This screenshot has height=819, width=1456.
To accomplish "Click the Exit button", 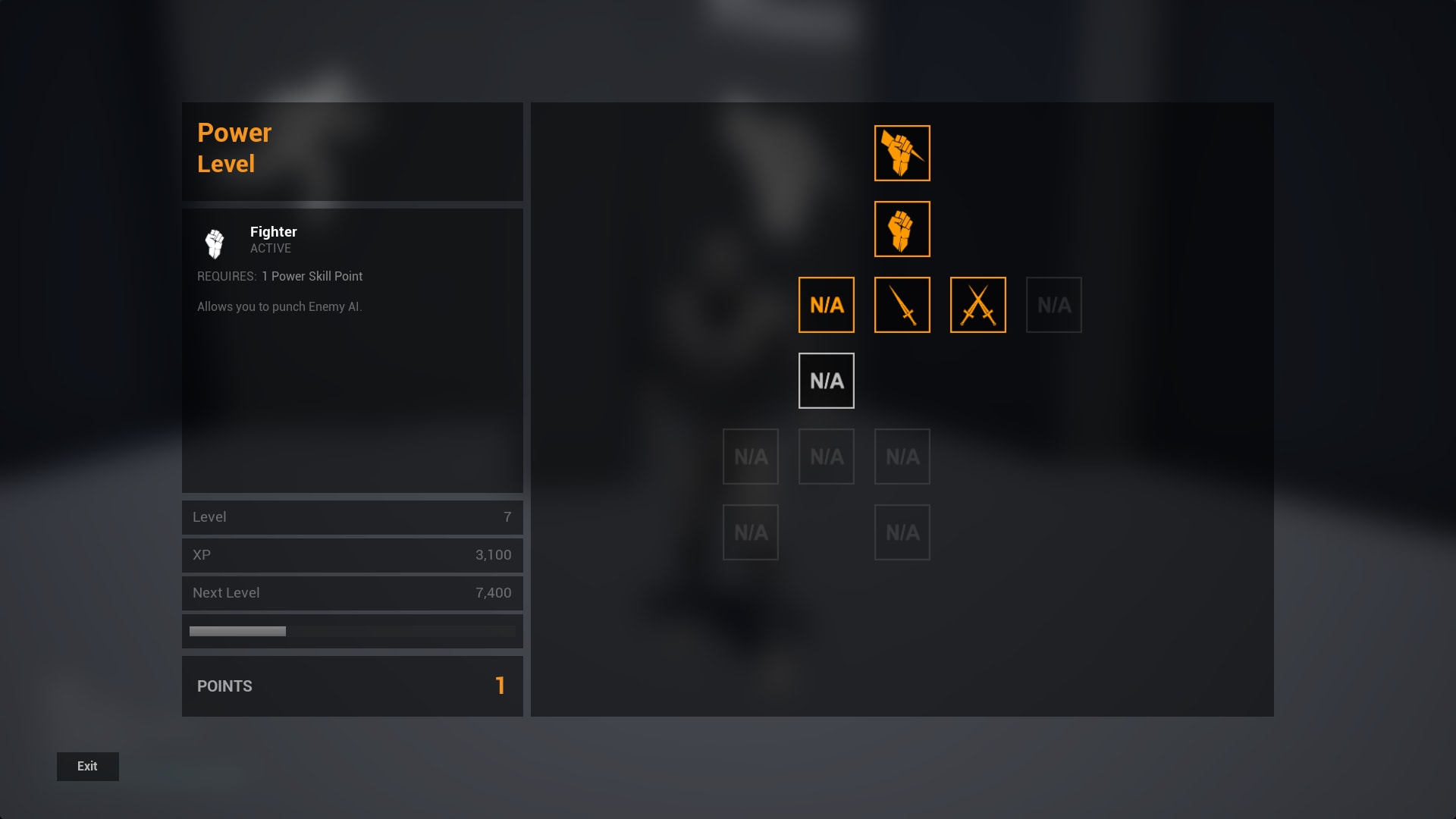I will coord(87,766).
